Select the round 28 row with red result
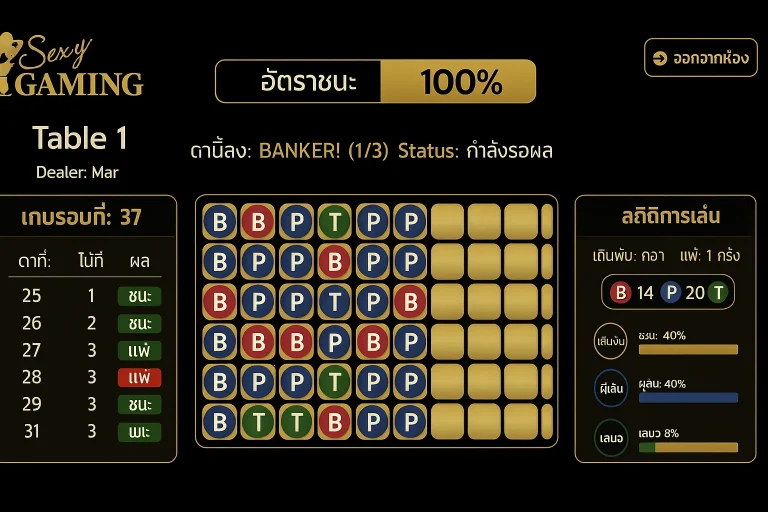The height and width of the screenshot is (512, 768). 88,377
